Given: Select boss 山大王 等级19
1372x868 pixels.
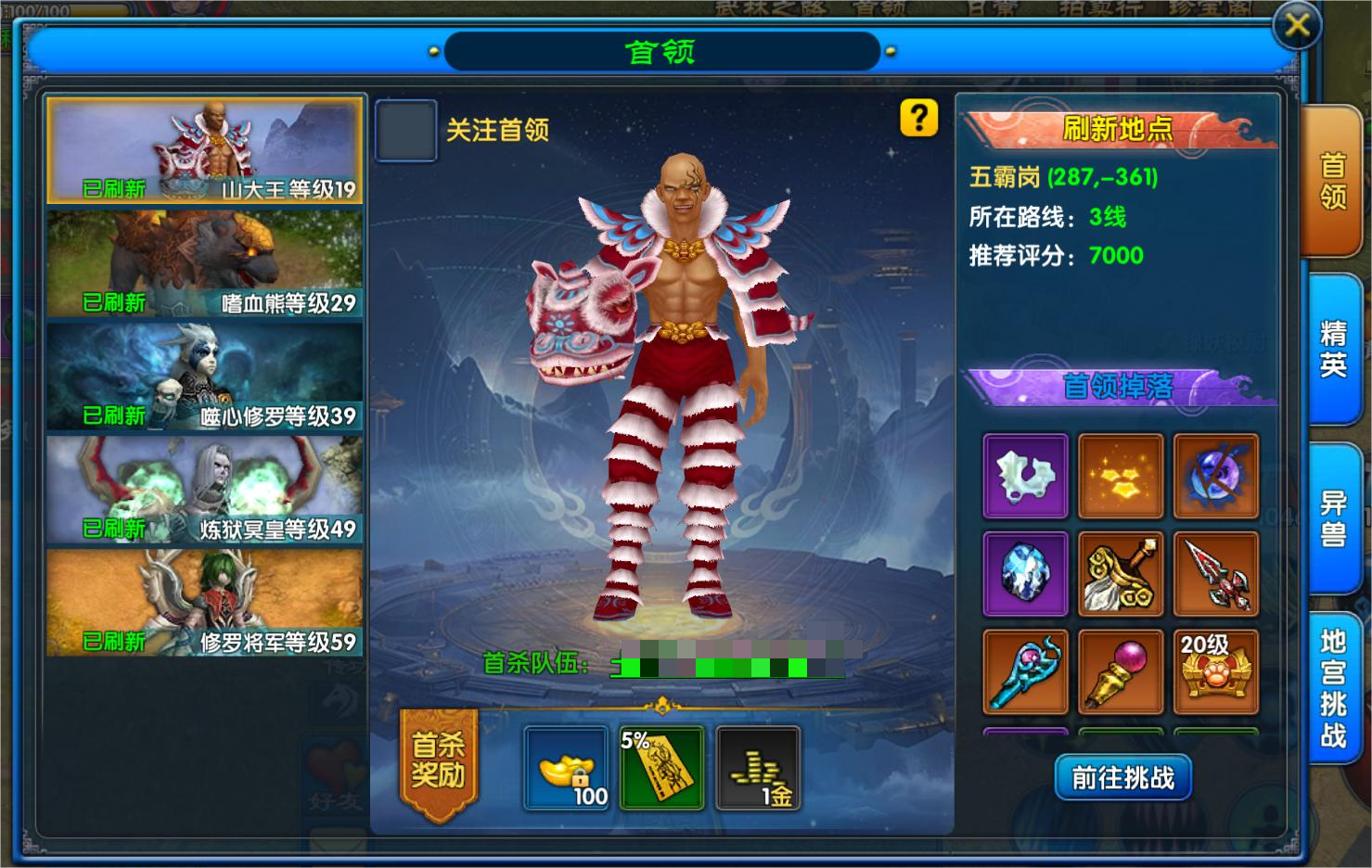Looking at the screenshot, I should (205, 150).
